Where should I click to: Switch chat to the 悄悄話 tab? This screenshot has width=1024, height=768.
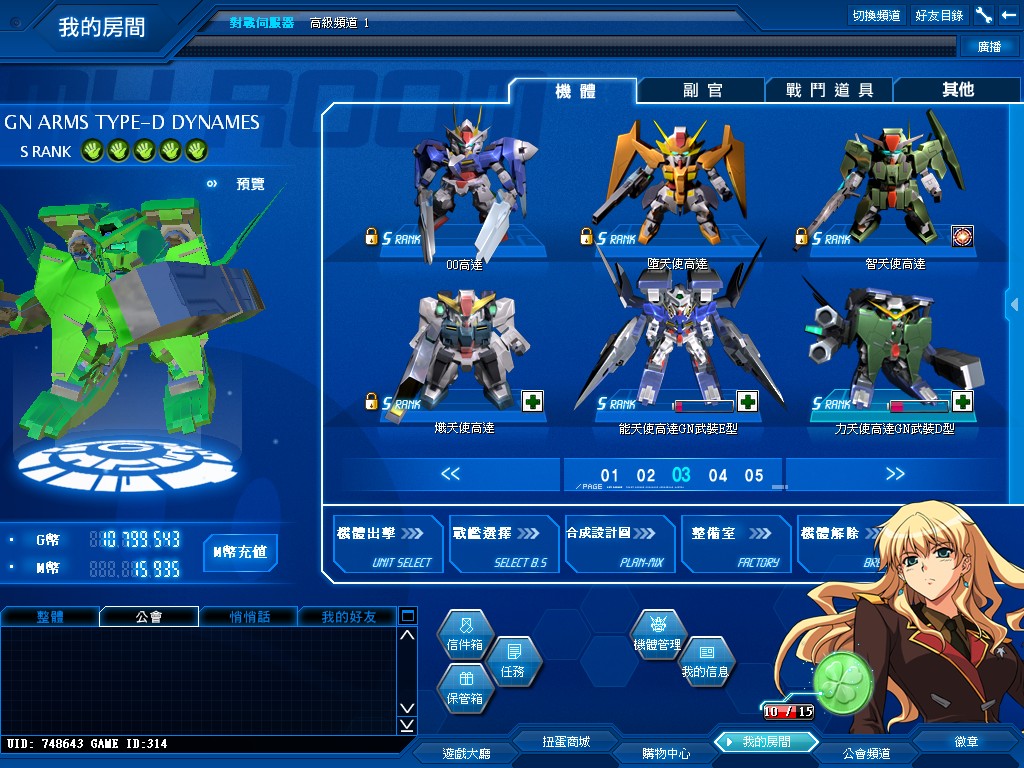click(249, 617)
